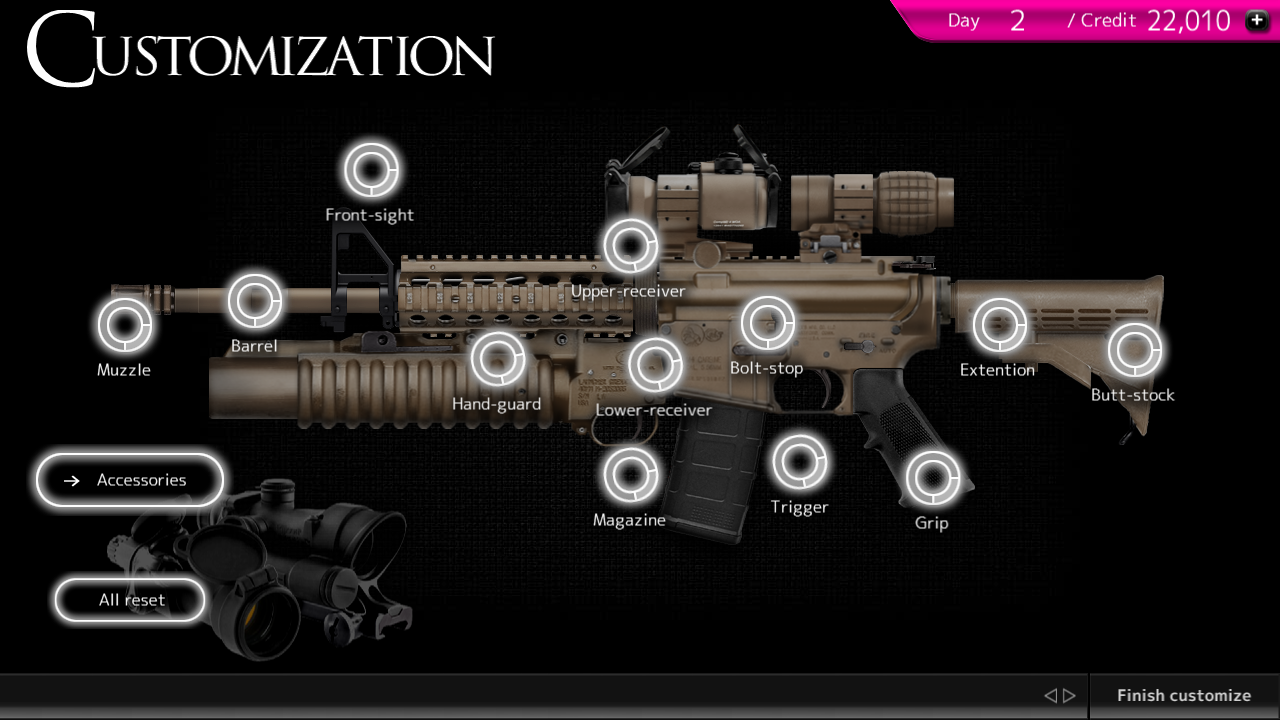1280x720 pixels.
Task: Select the Front-sight hotspot
Action: (x=370, y=169)
